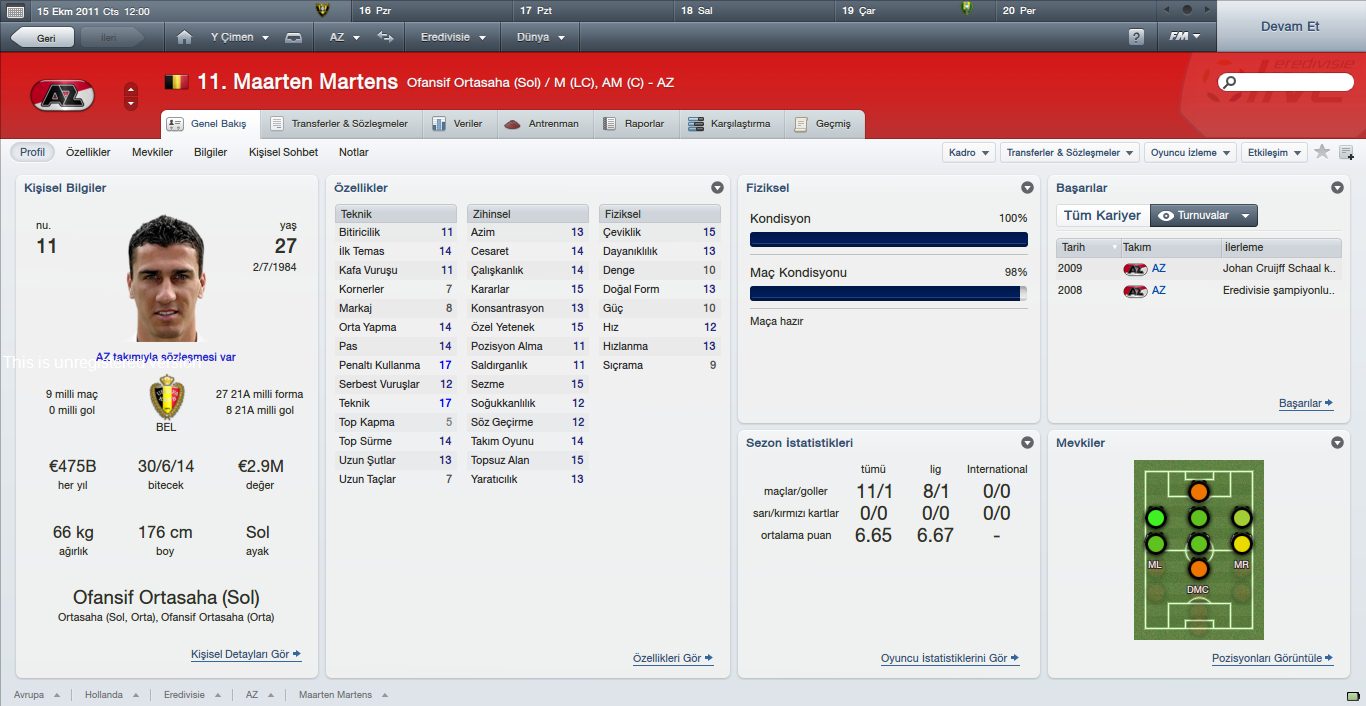Expand the Oyuncu İzleme dropdown
Screen dimensions: 1366x706
1189,153
